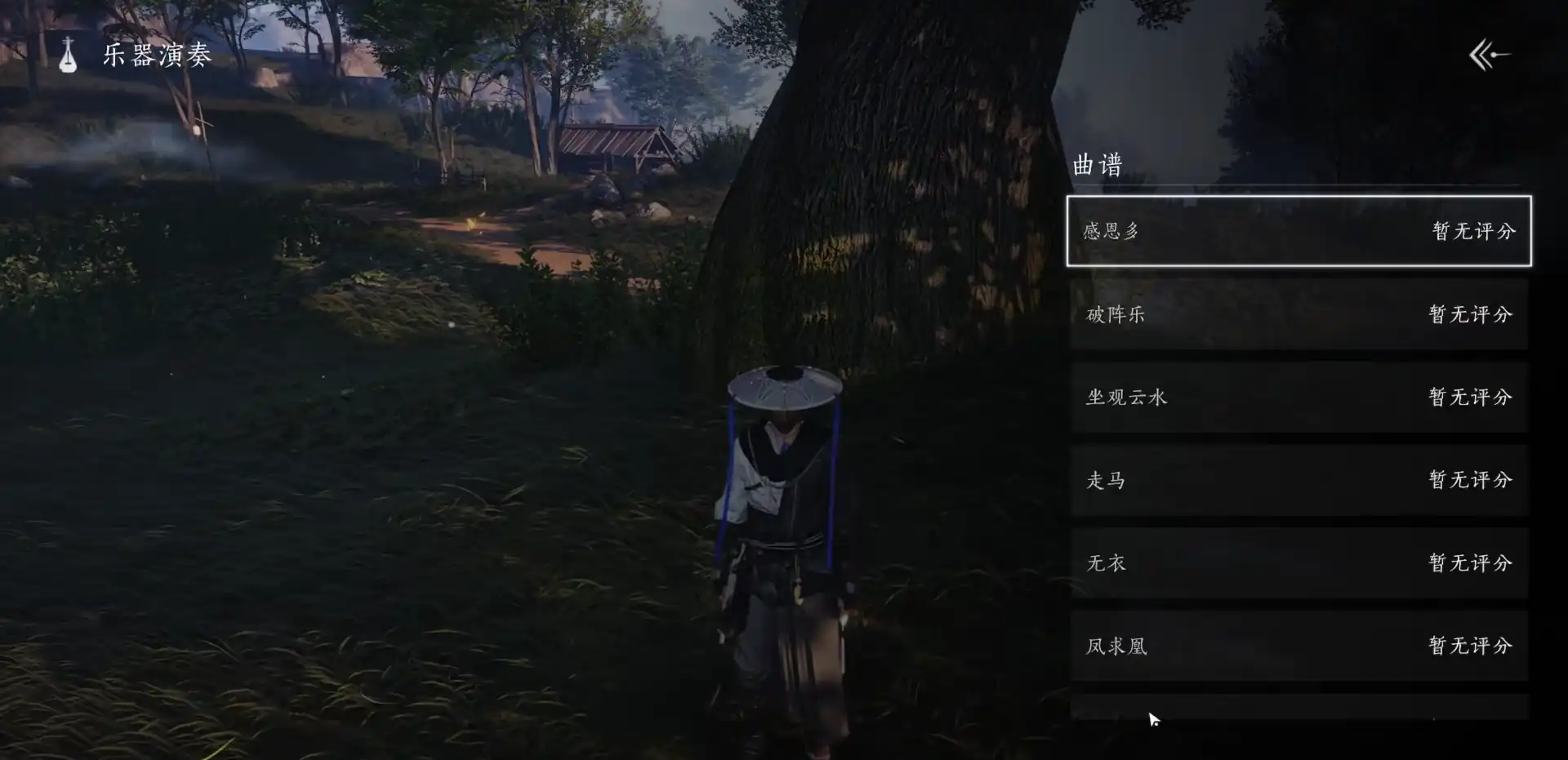Open the 无衣 song sheet

[1298, 563]
